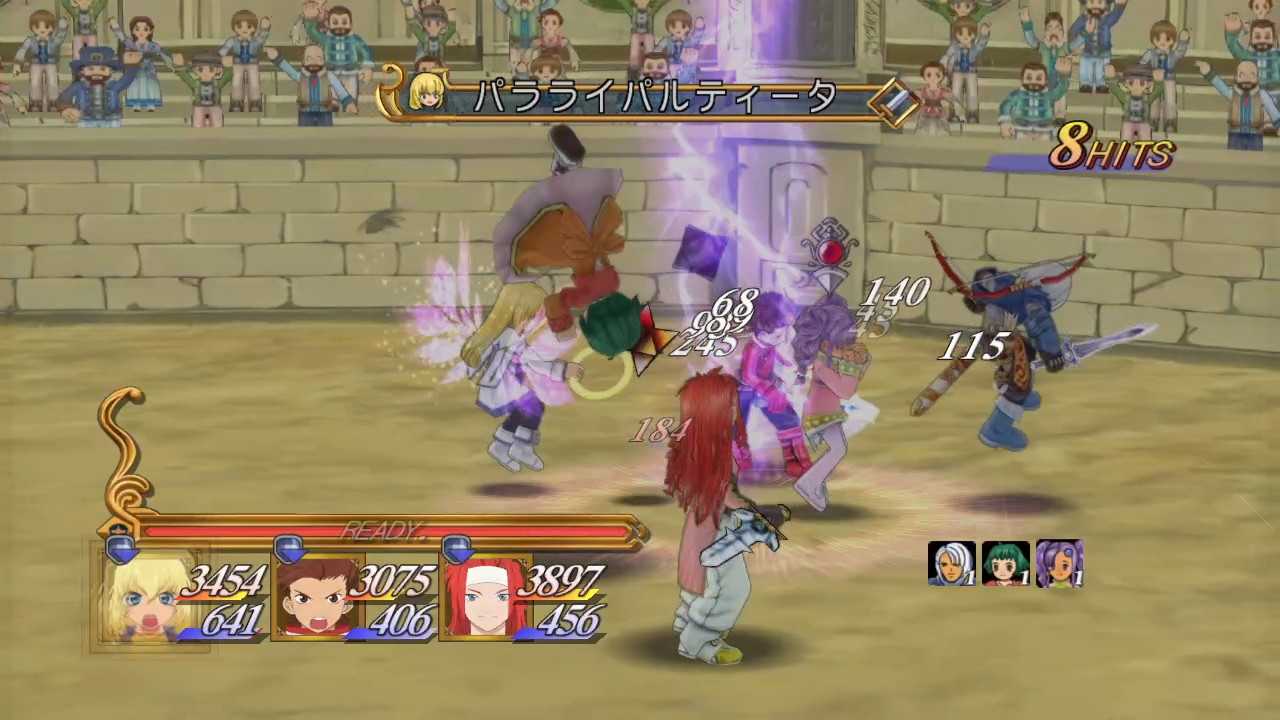Pick the red-haired party member portrait
The height and width of the screenshot is (720, 1280).
[483, 598]
